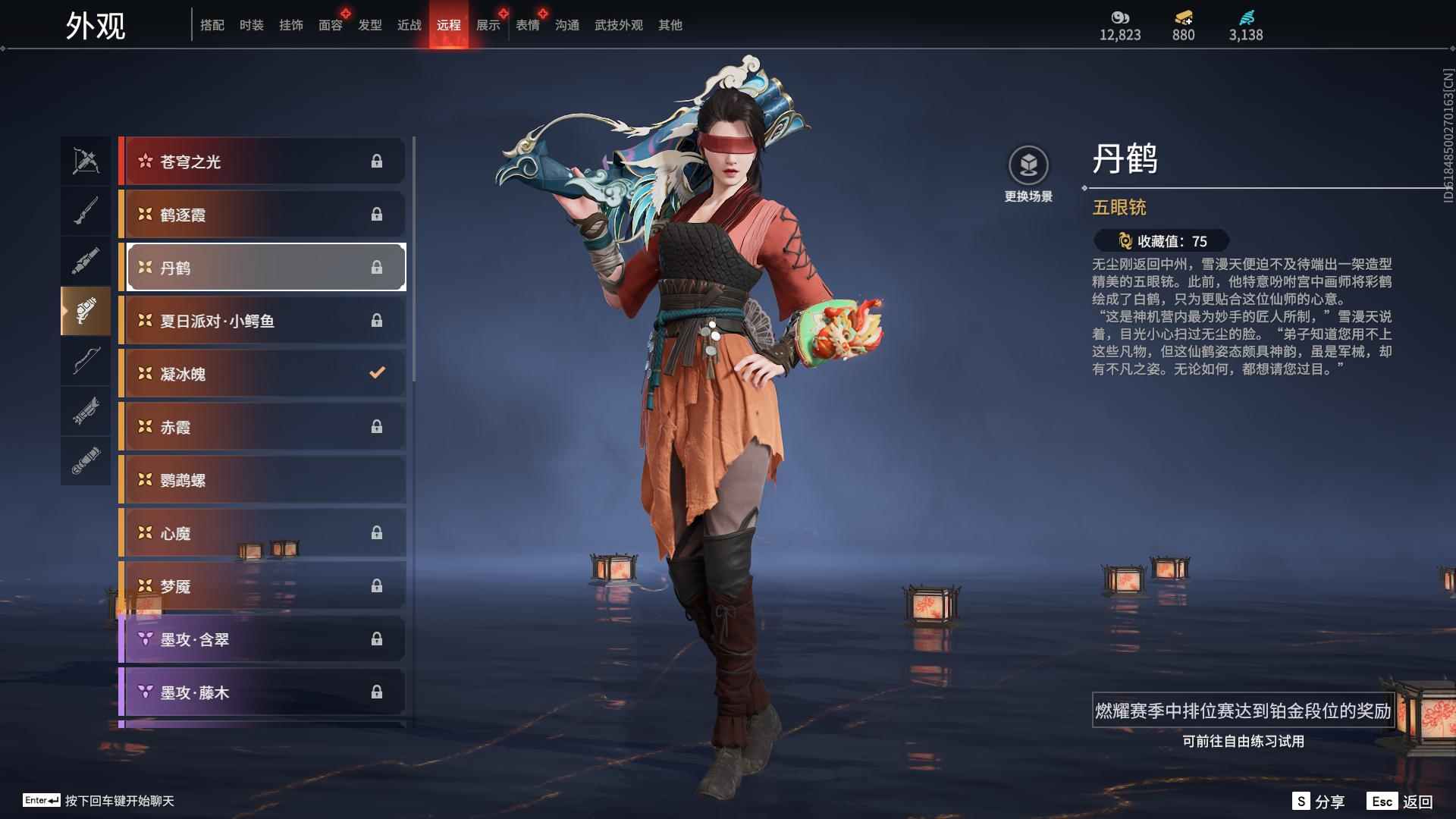The width and height of the screenshot is (1456, 819).
Task: Select the equipped 凝冰魄 skin with checkmark
Action: coord(250,373)
